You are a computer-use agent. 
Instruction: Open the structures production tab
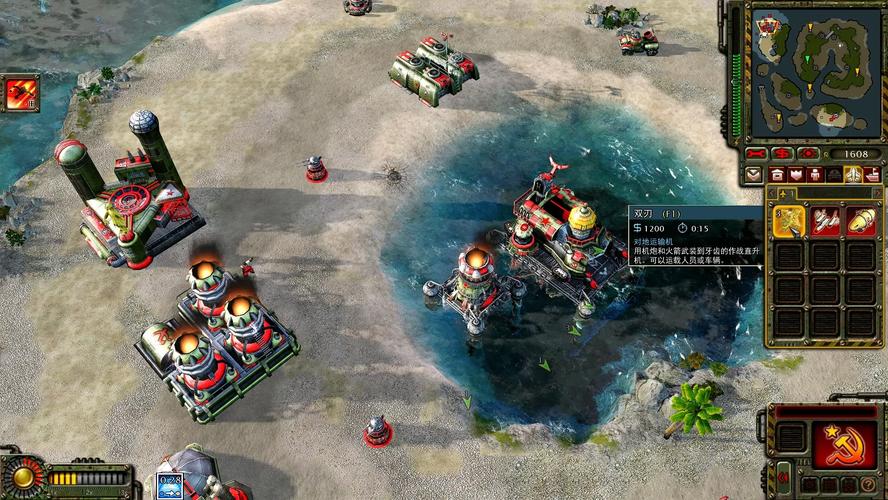point(777,175)
